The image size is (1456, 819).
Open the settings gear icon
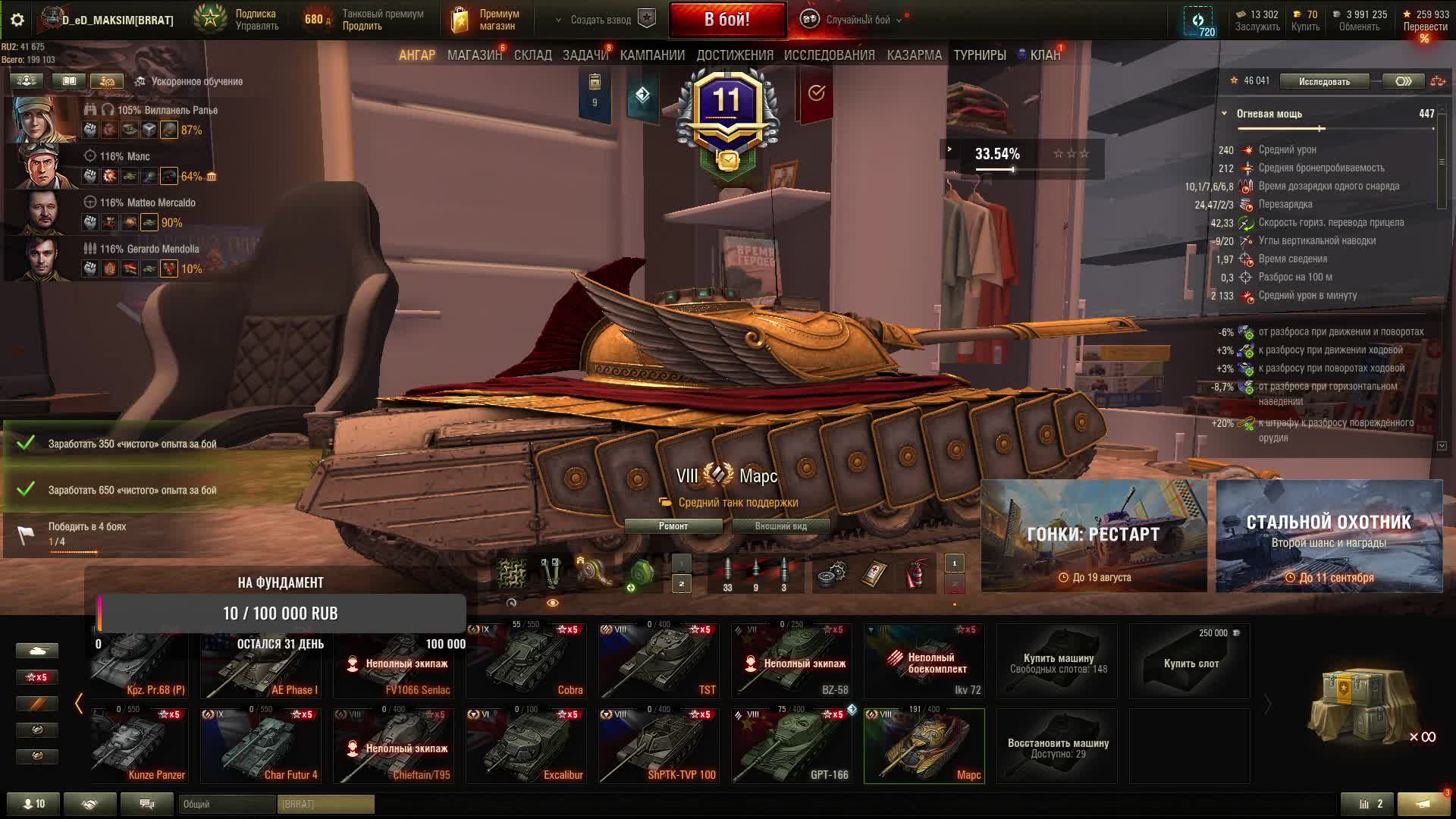click(x=17, y=20)
